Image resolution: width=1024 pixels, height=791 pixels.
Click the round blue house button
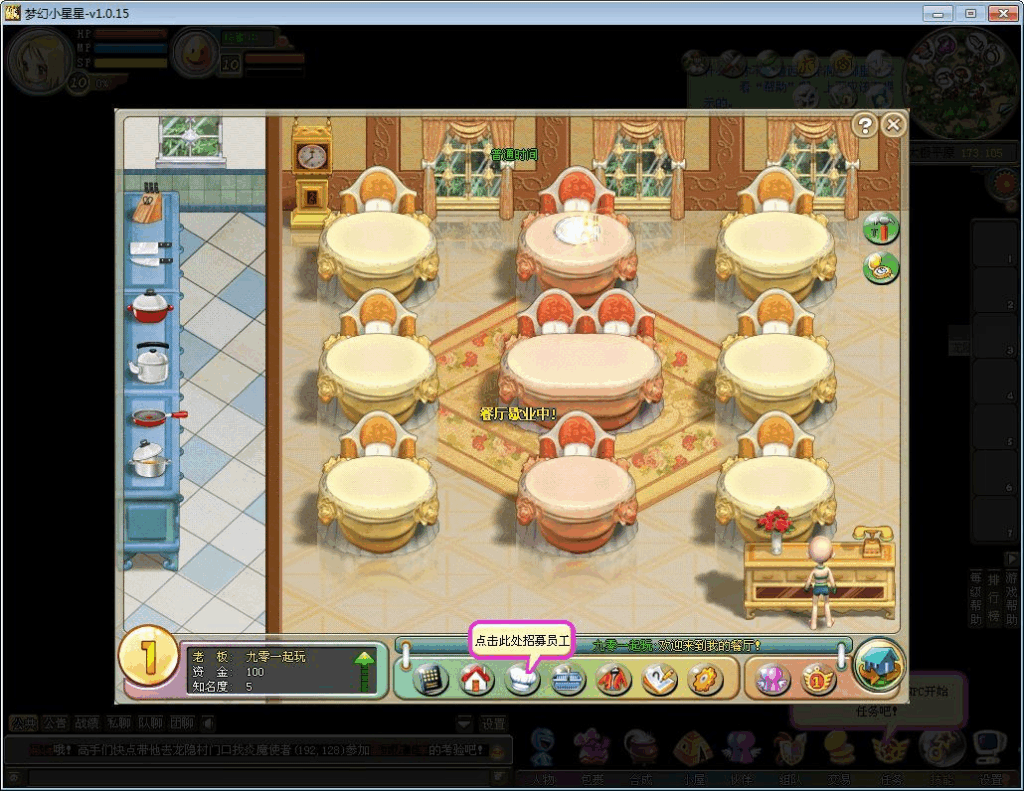[x=881, y=664]
